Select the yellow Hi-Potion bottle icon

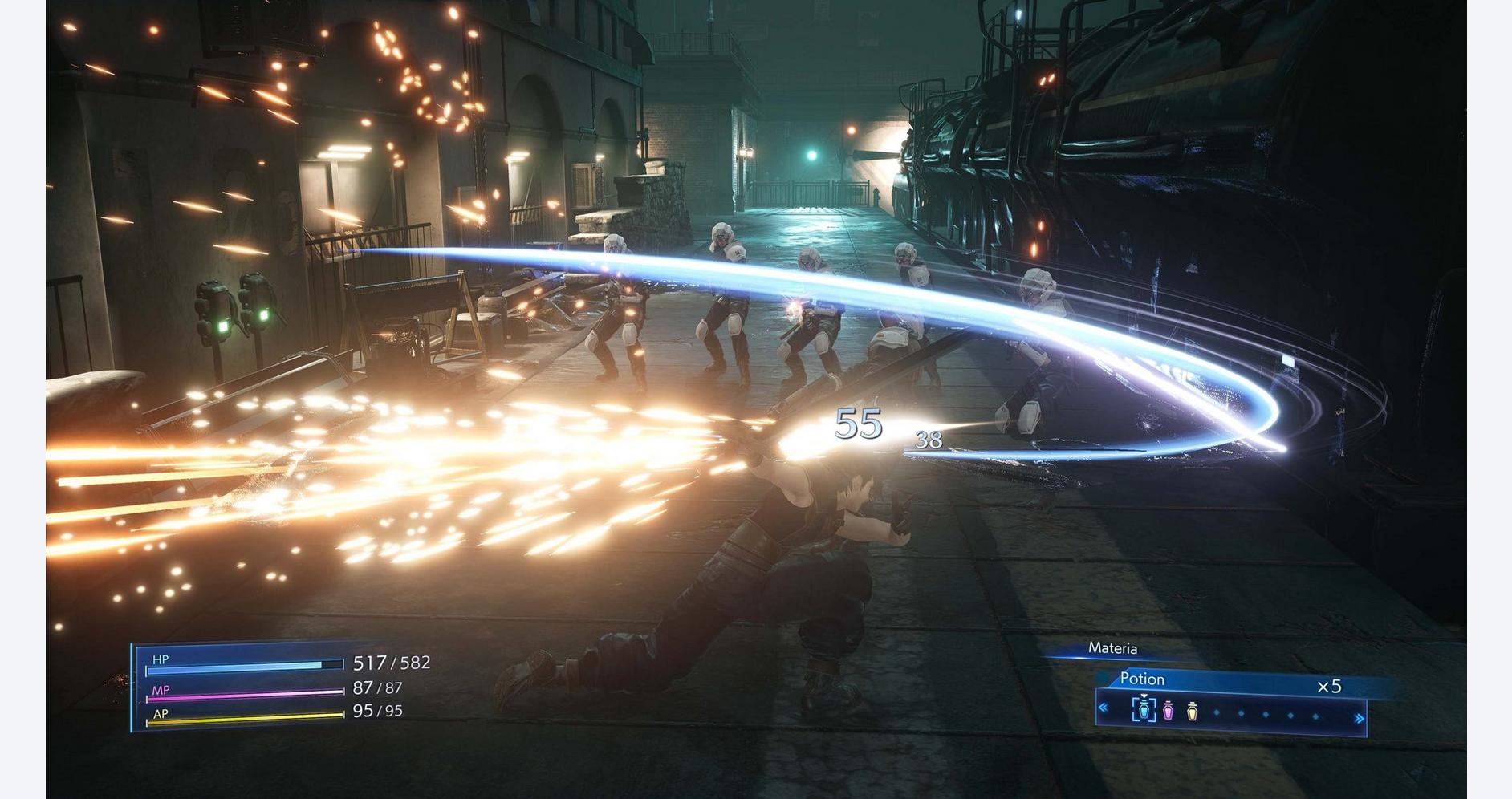[1193, 712]
